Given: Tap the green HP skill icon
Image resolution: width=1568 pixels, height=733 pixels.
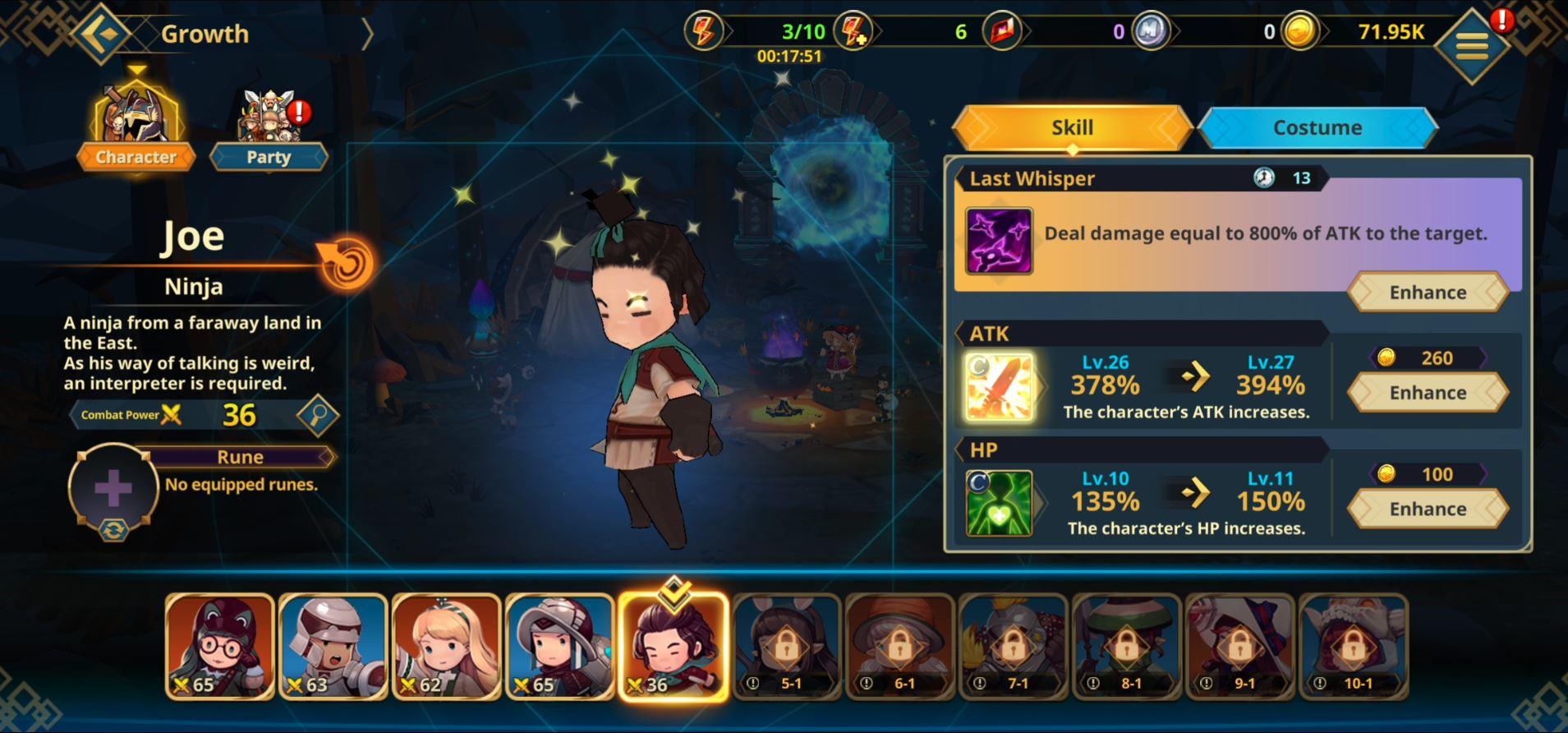Looking at the screenshot, I should tap(1000, 503).
